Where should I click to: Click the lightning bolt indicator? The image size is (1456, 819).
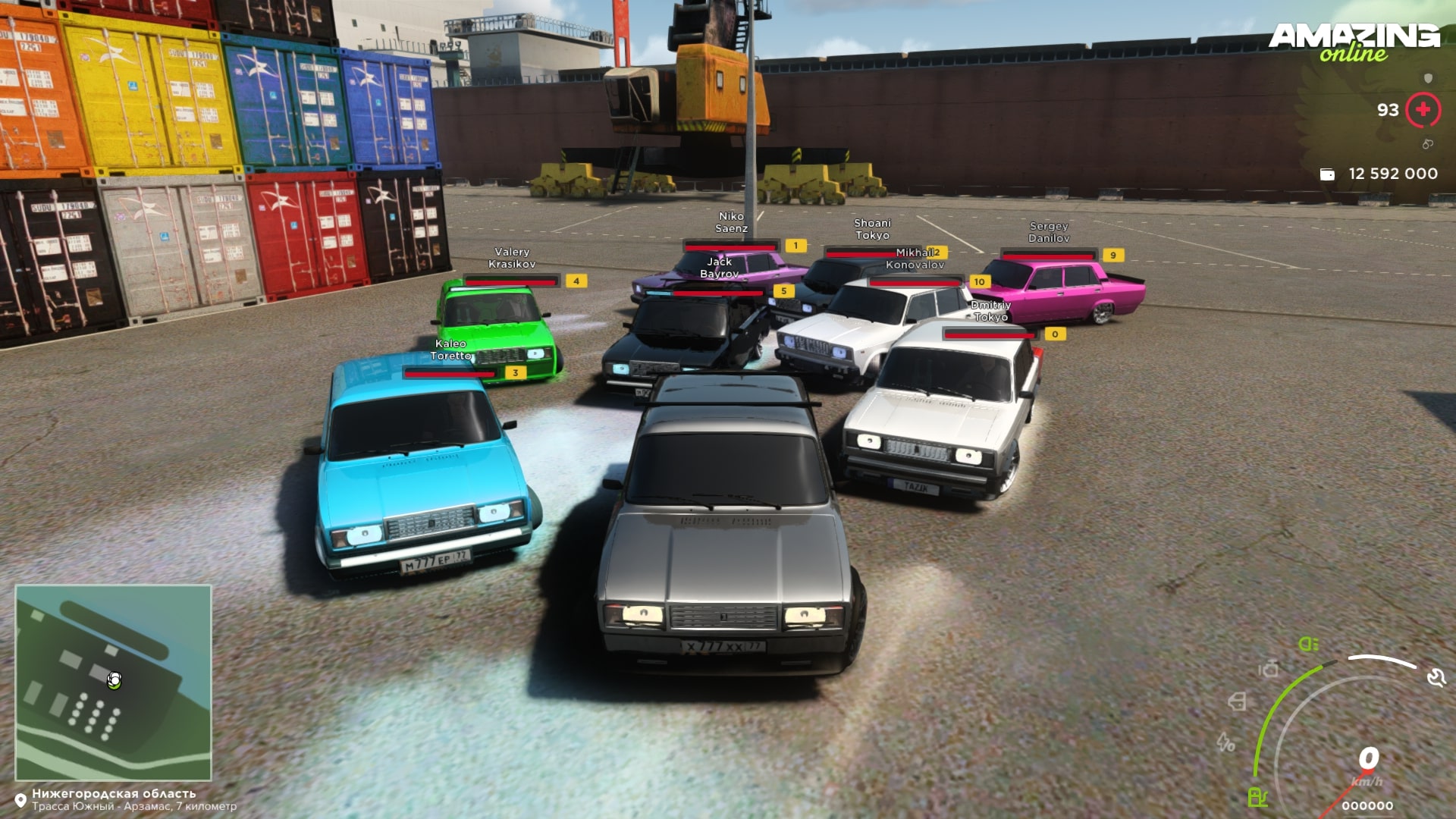click(x=1225, y=742)
